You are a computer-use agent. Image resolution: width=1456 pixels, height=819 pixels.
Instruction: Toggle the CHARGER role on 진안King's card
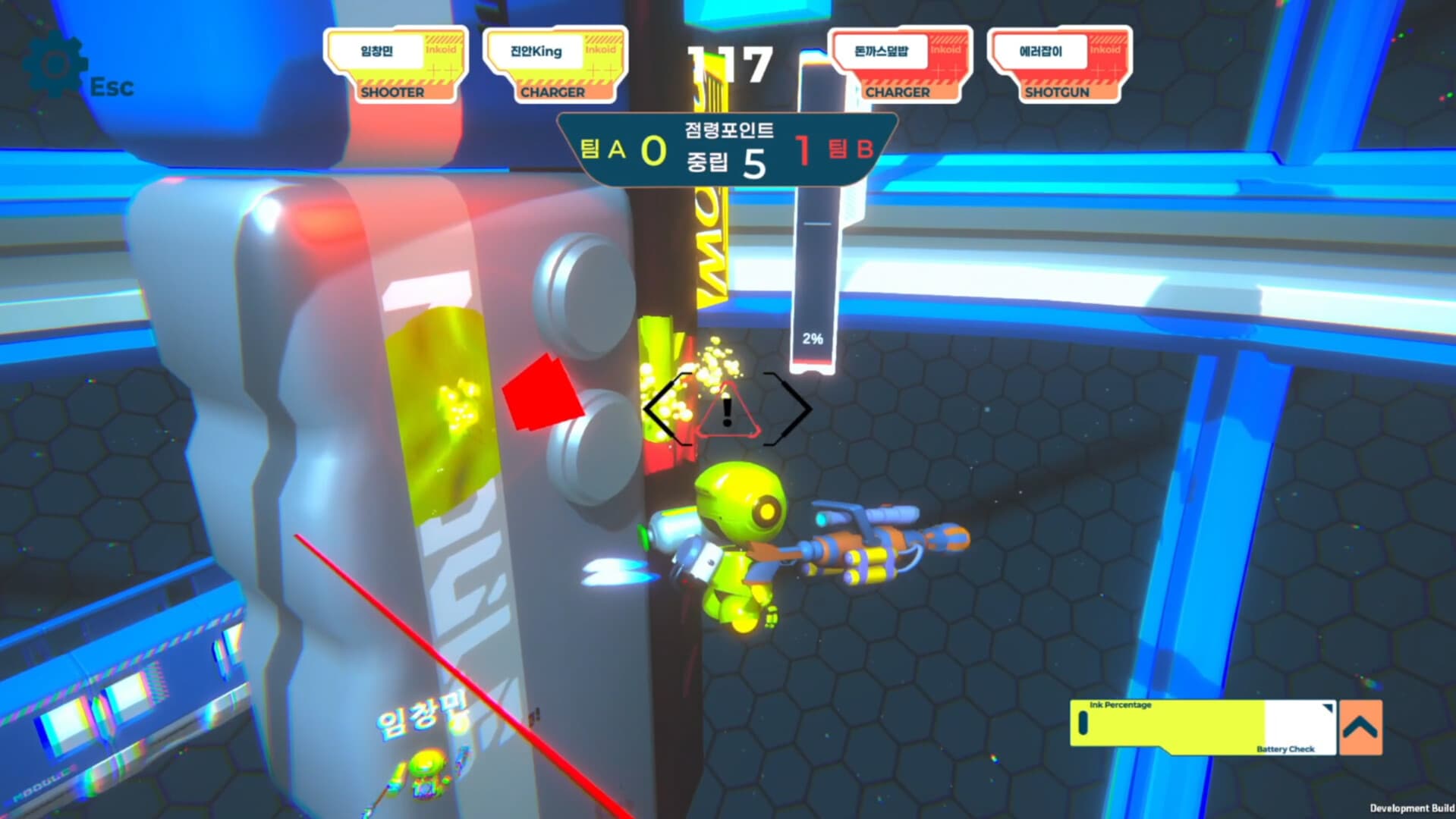pyautogui.click(x=553, y=93)
